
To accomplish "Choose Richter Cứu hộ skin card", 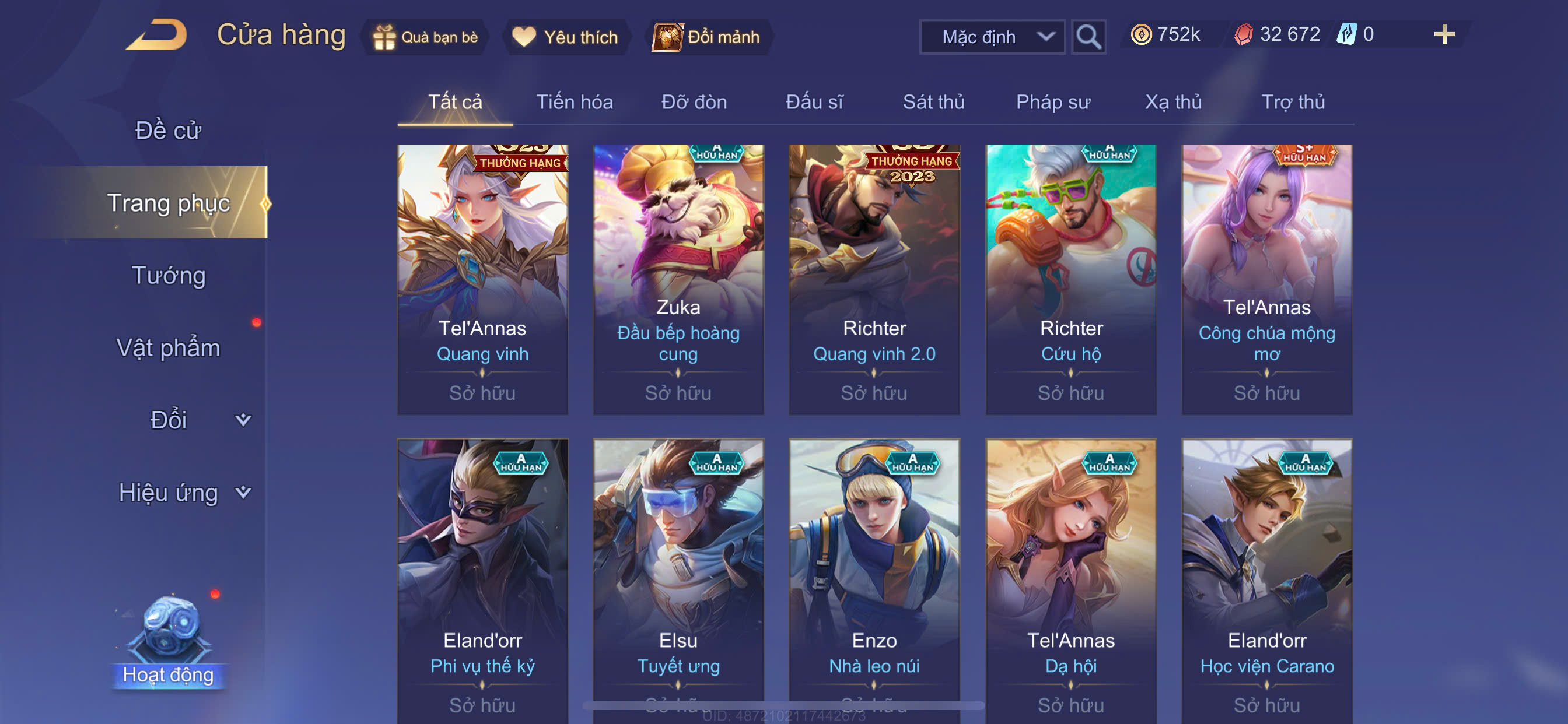I will click(x=1070, y=279).
